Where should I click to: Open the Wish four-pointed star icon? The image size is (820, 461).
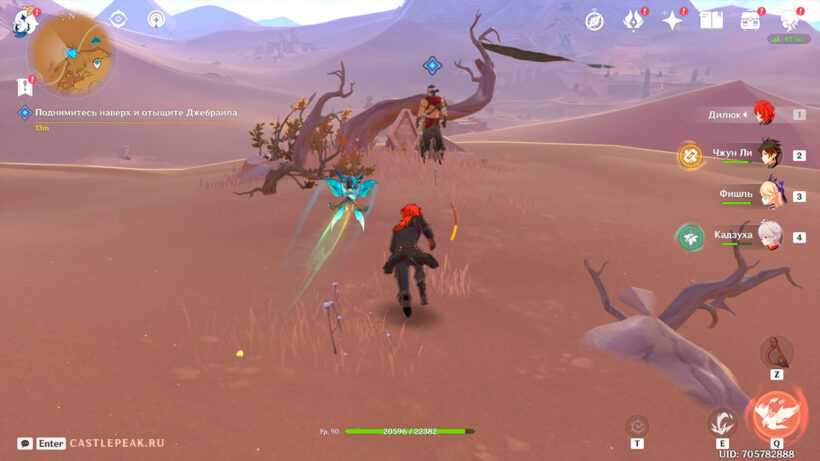coord(672,21)
